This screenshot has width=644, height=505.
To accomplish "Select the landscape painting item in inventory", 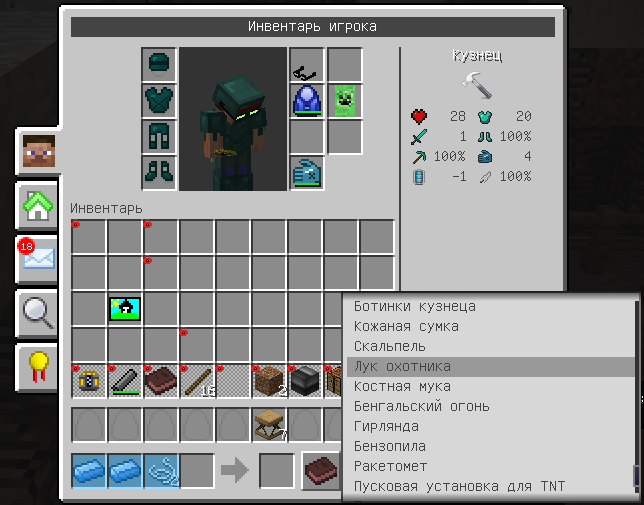I will click(125, 309).
